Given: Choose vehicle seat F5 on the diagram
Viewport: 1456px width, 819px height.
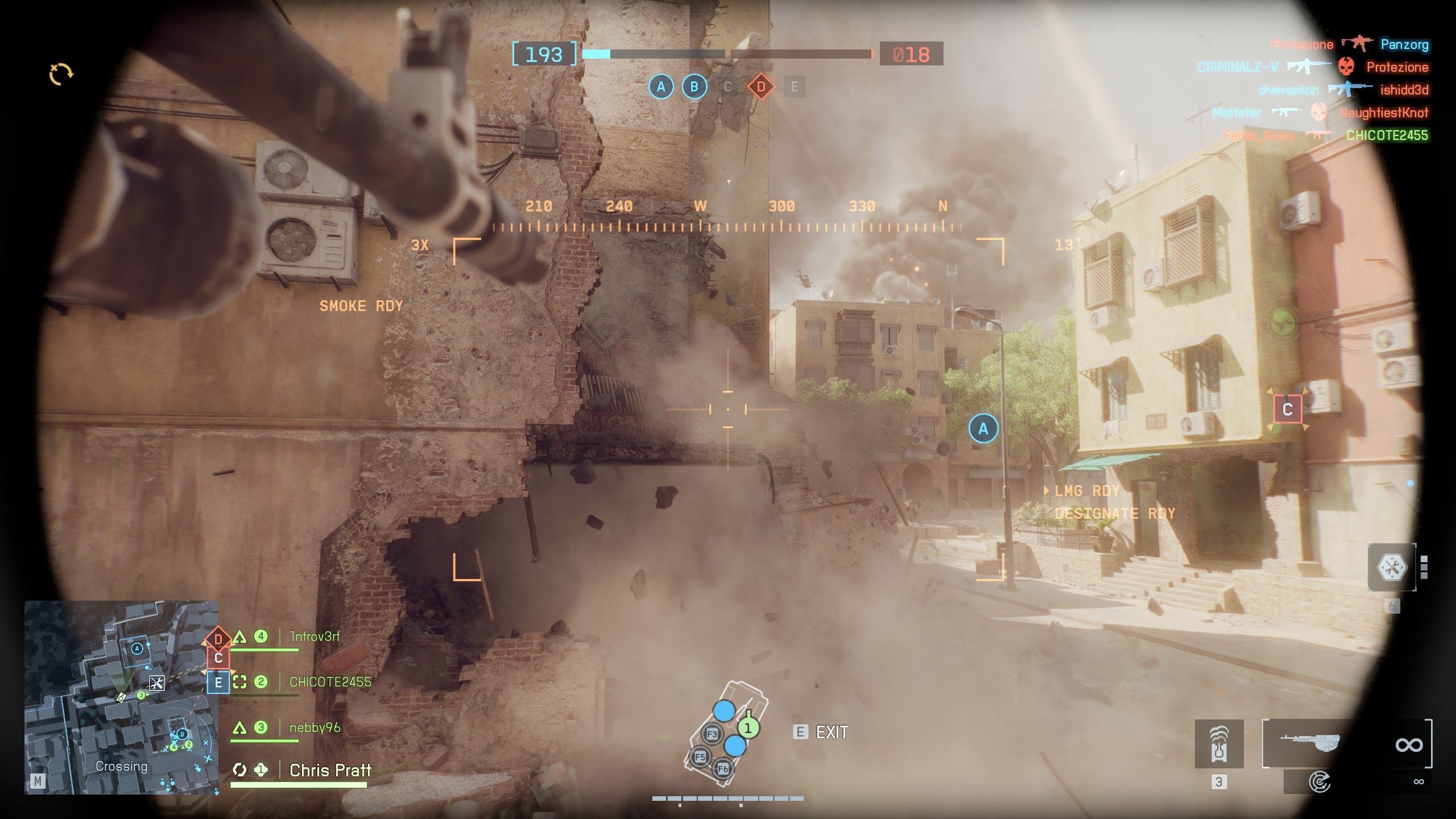Looking at the screenshot, I should (x=700, y=757).
